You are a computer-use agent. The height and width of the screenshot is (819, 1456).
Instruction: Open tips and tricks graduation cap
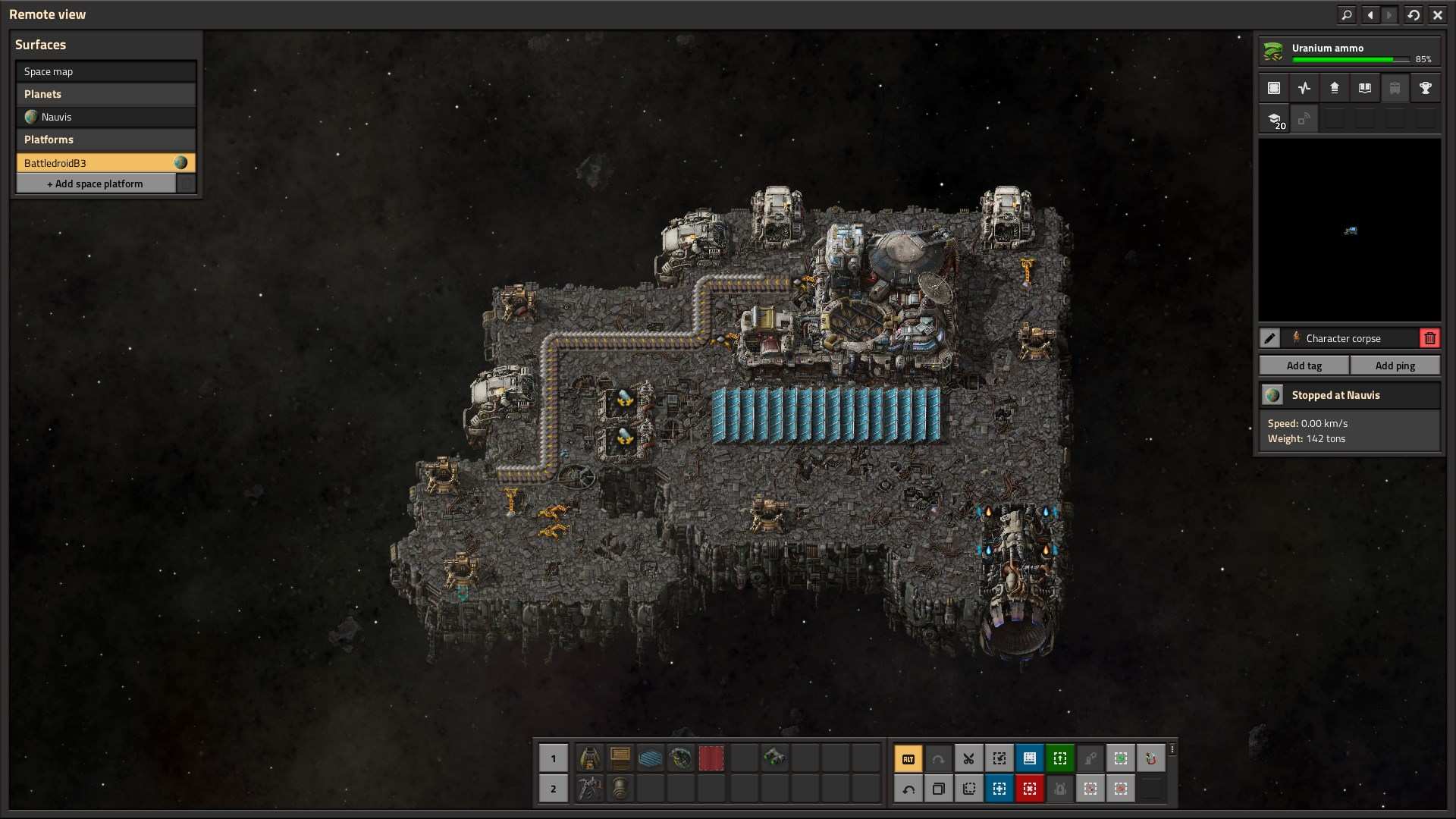tap(1274, 119)
